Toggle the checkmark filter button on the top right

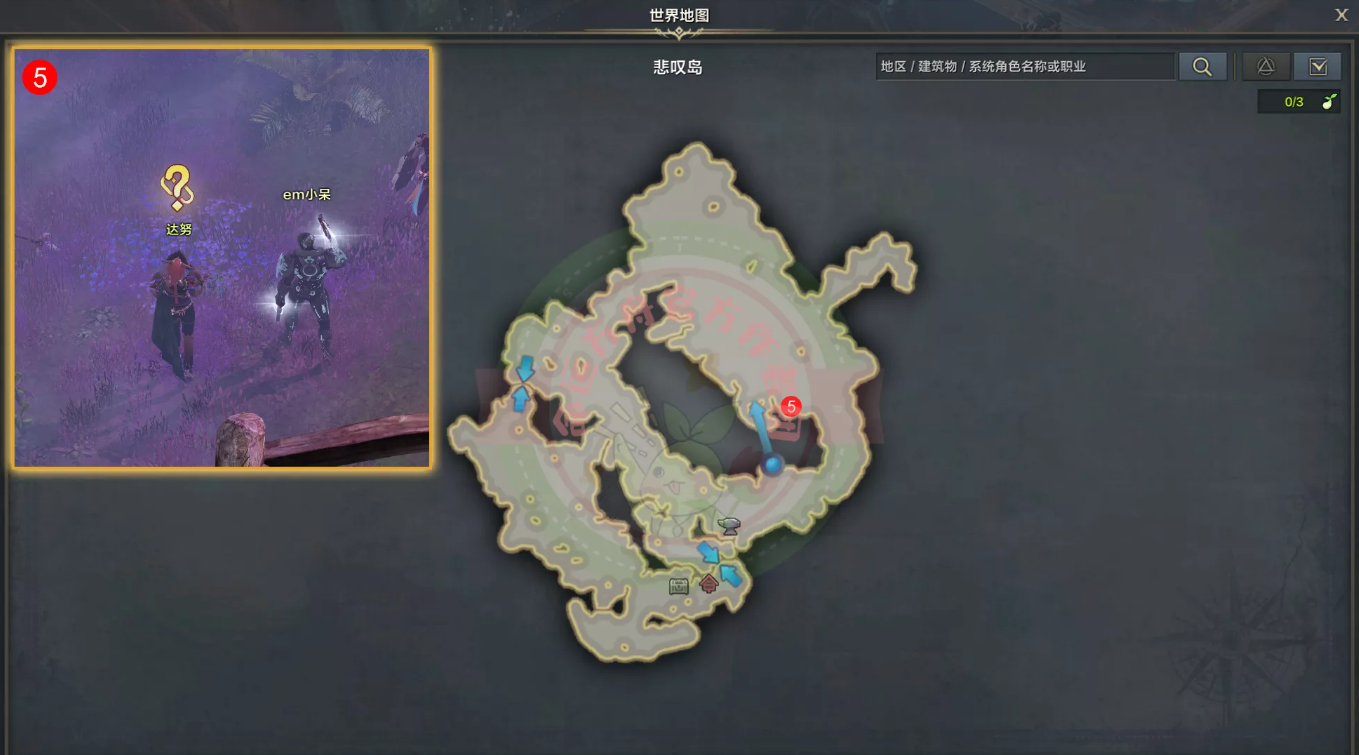click(x=1318, y=66)
